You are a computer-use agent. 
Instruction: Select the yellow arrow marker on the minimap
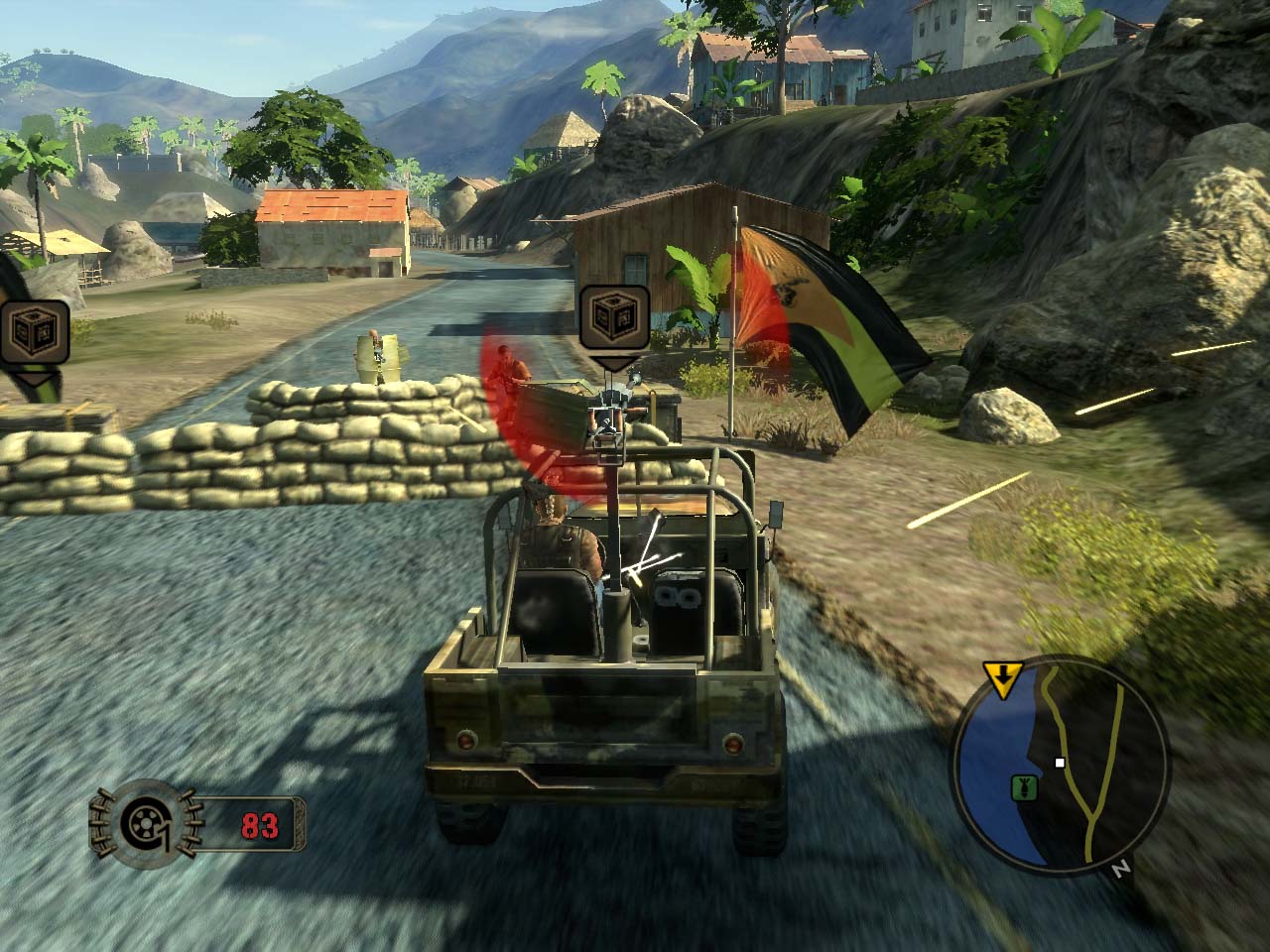(1004, 679)
